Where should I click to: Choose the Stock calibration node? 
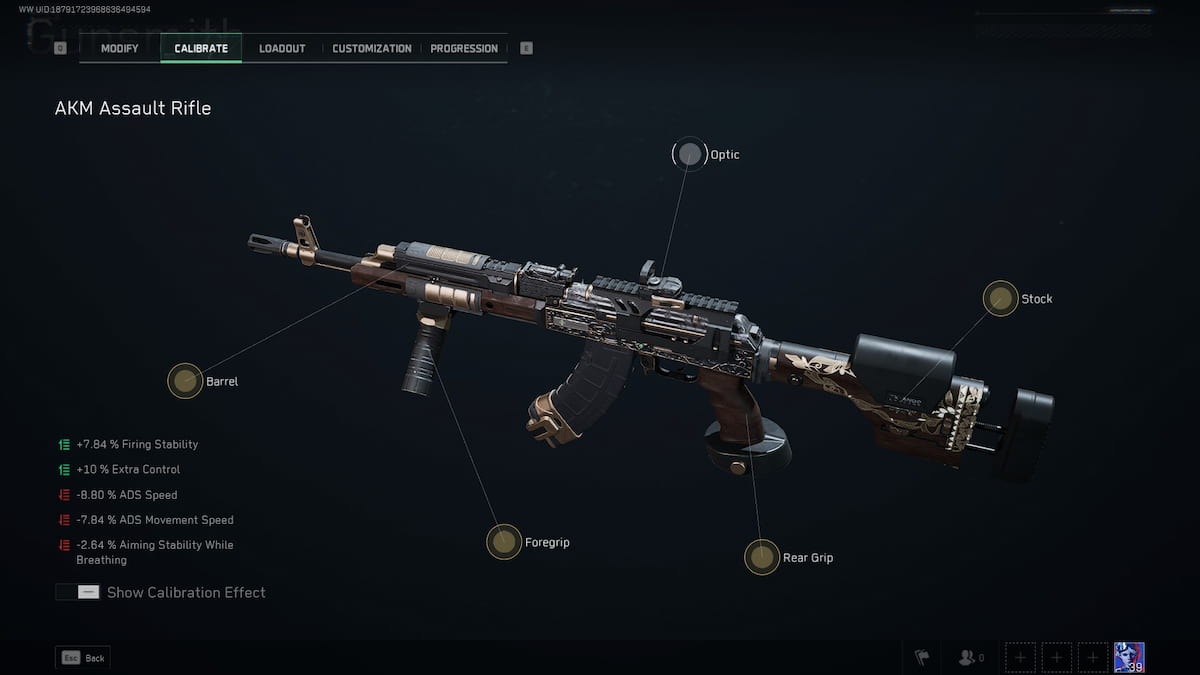1000,298
